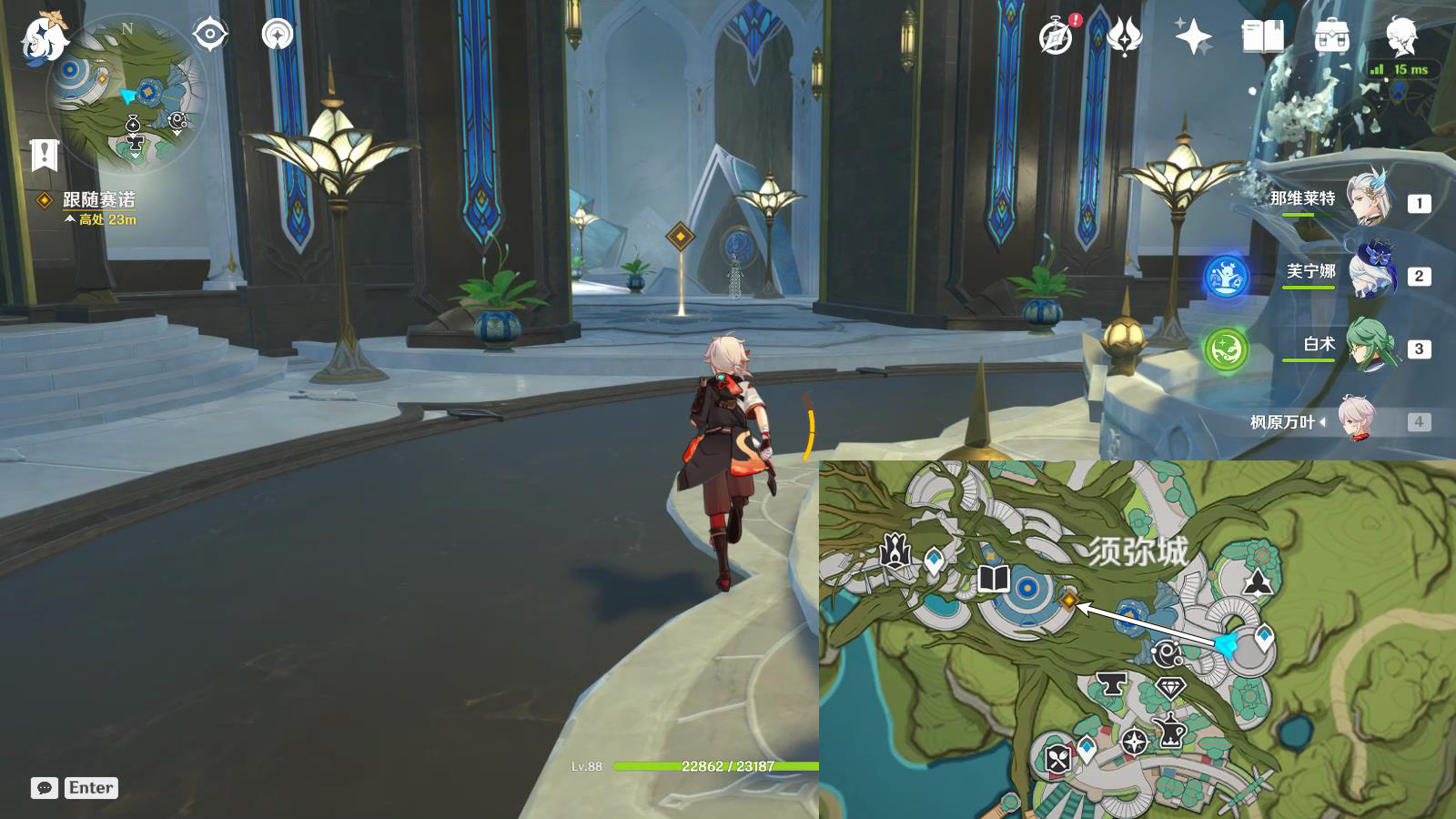Select the open book marker on map
This screenshot has height=819, width=1456.
[x=993, y=579]
